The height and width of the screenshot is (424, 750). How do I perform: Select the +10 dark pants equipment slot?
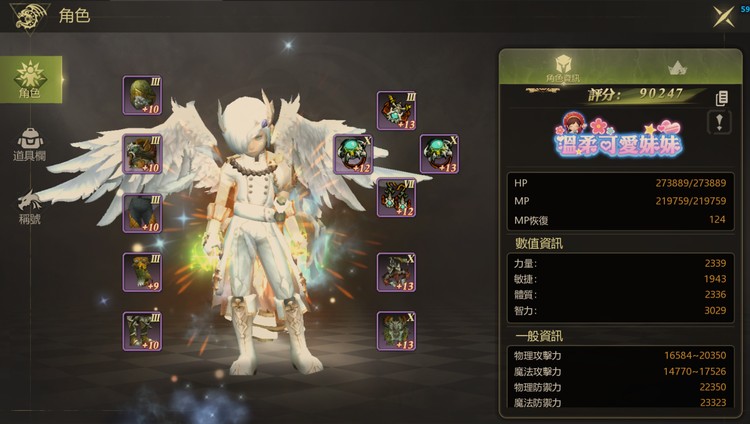click(x=142, y=213)
